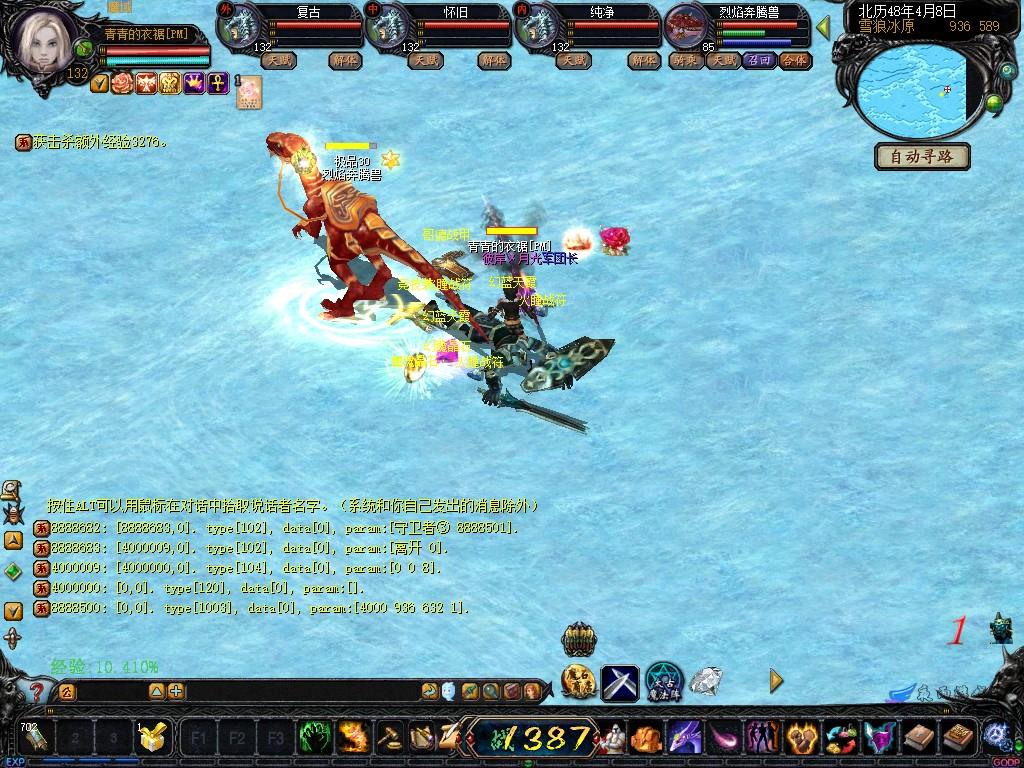The image size is (1024, 768).
Task: Select the 怀旧 pet portrait
Action: pos(387,25)
